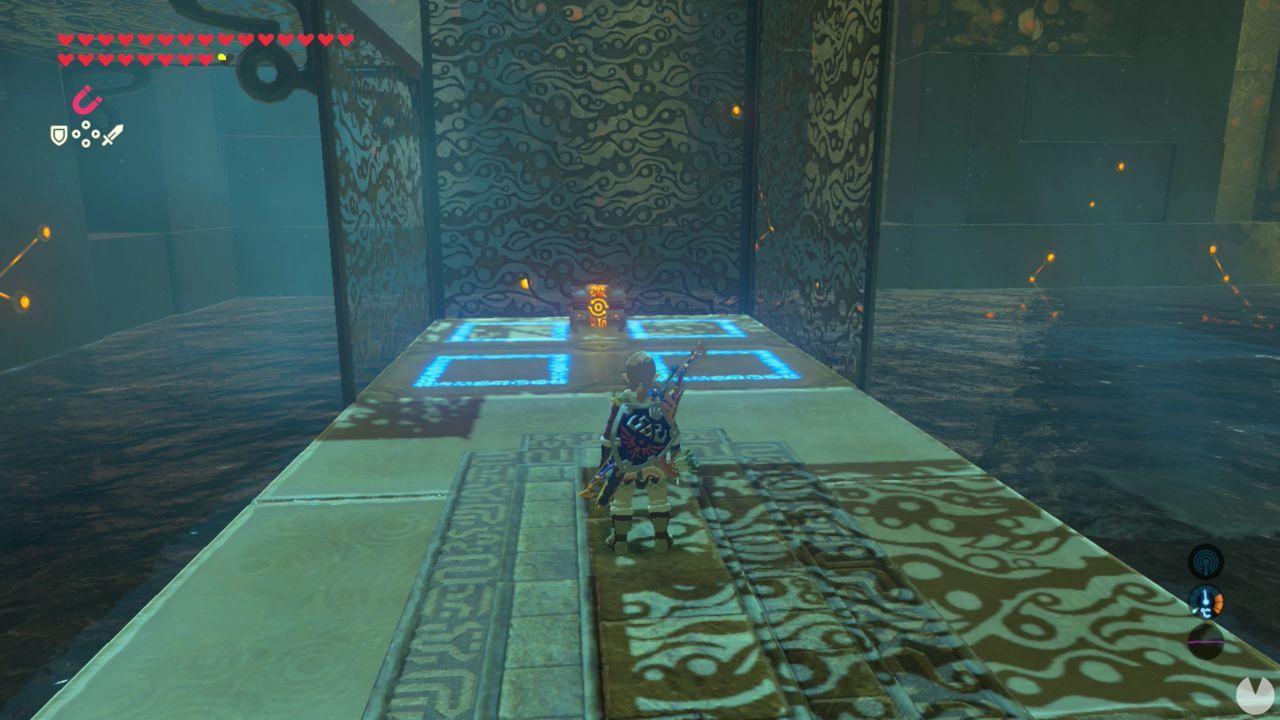The image size is (1280, 720).
Task: Click the right arrow on the d-pad icon
Action: [x=95, y=134]
